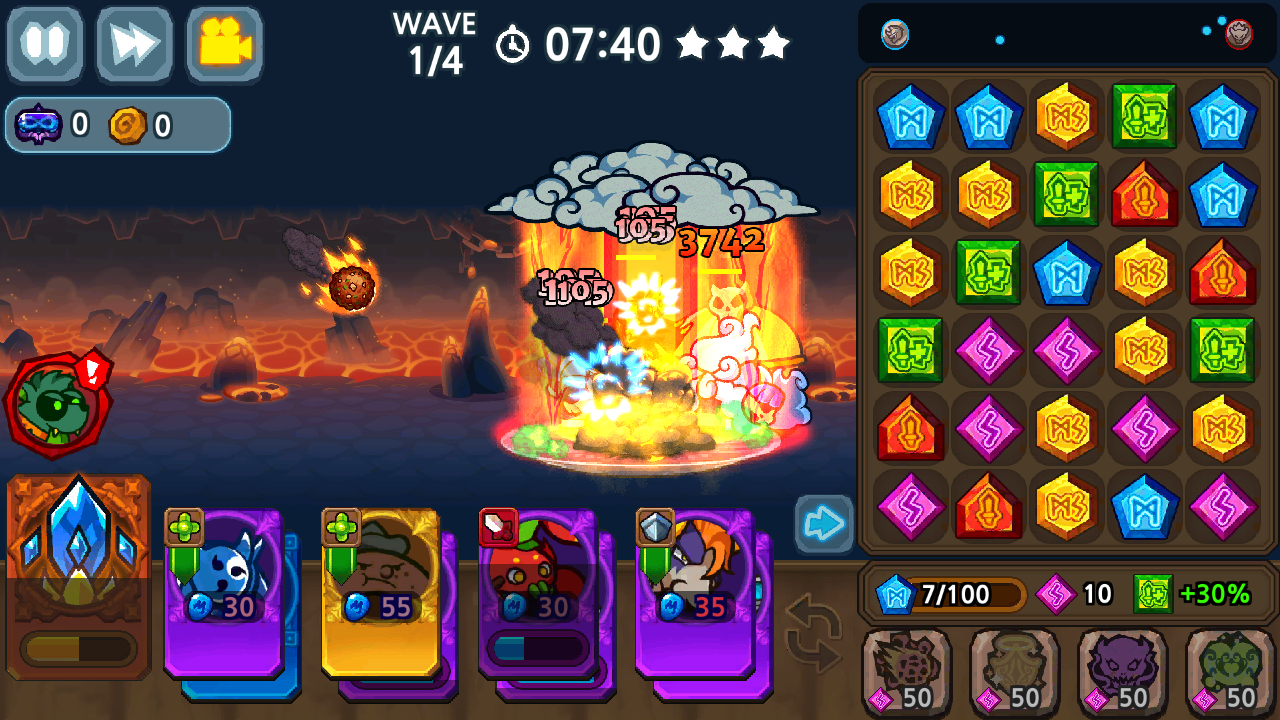Toggle pause with the pause button
This screenshot has height=720, width=1280.
click(x=47, y=43)
